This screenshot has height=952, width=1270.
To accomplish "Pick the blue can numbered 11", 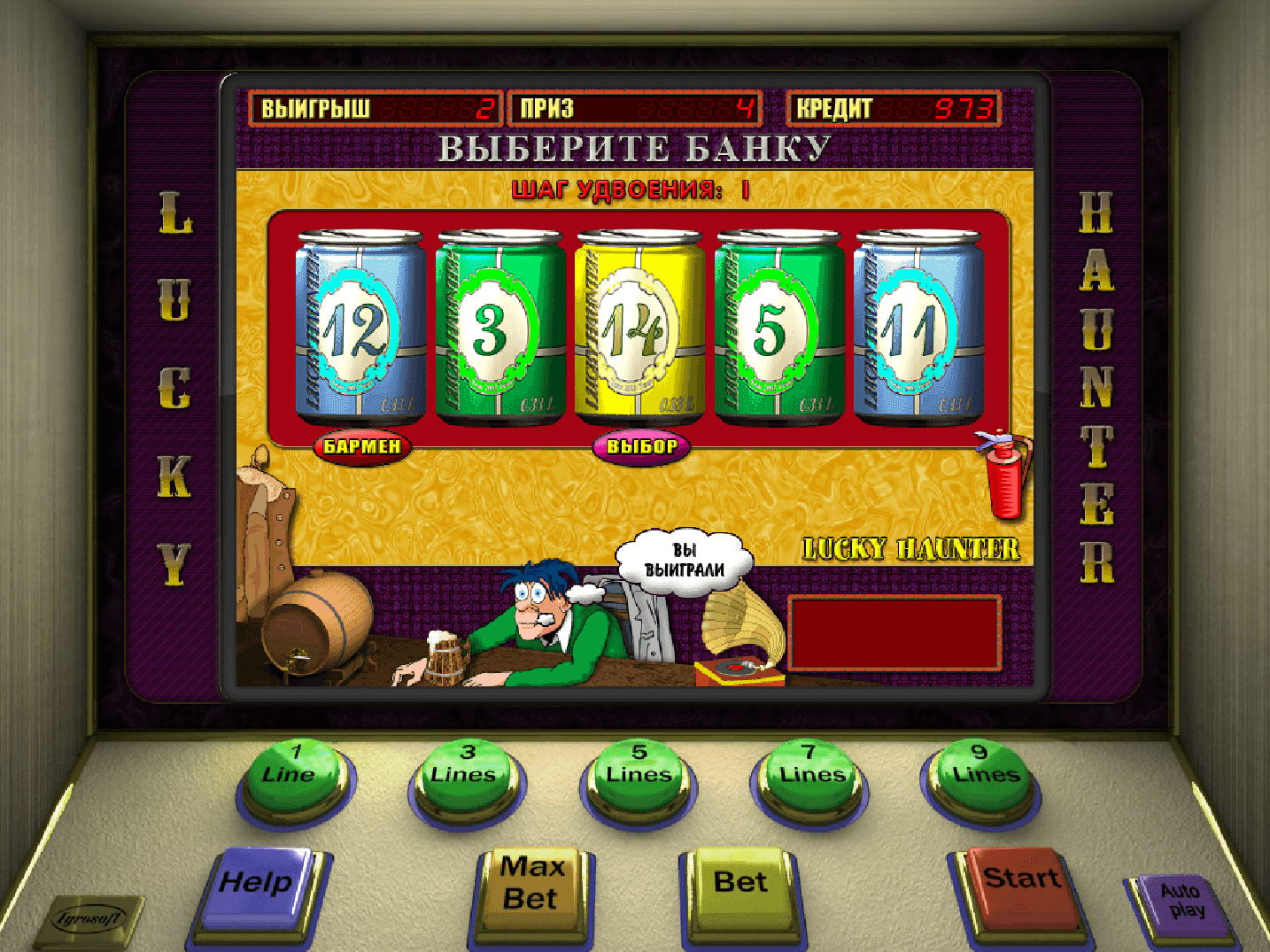I will pyautogui.click(x=918, y=328).
